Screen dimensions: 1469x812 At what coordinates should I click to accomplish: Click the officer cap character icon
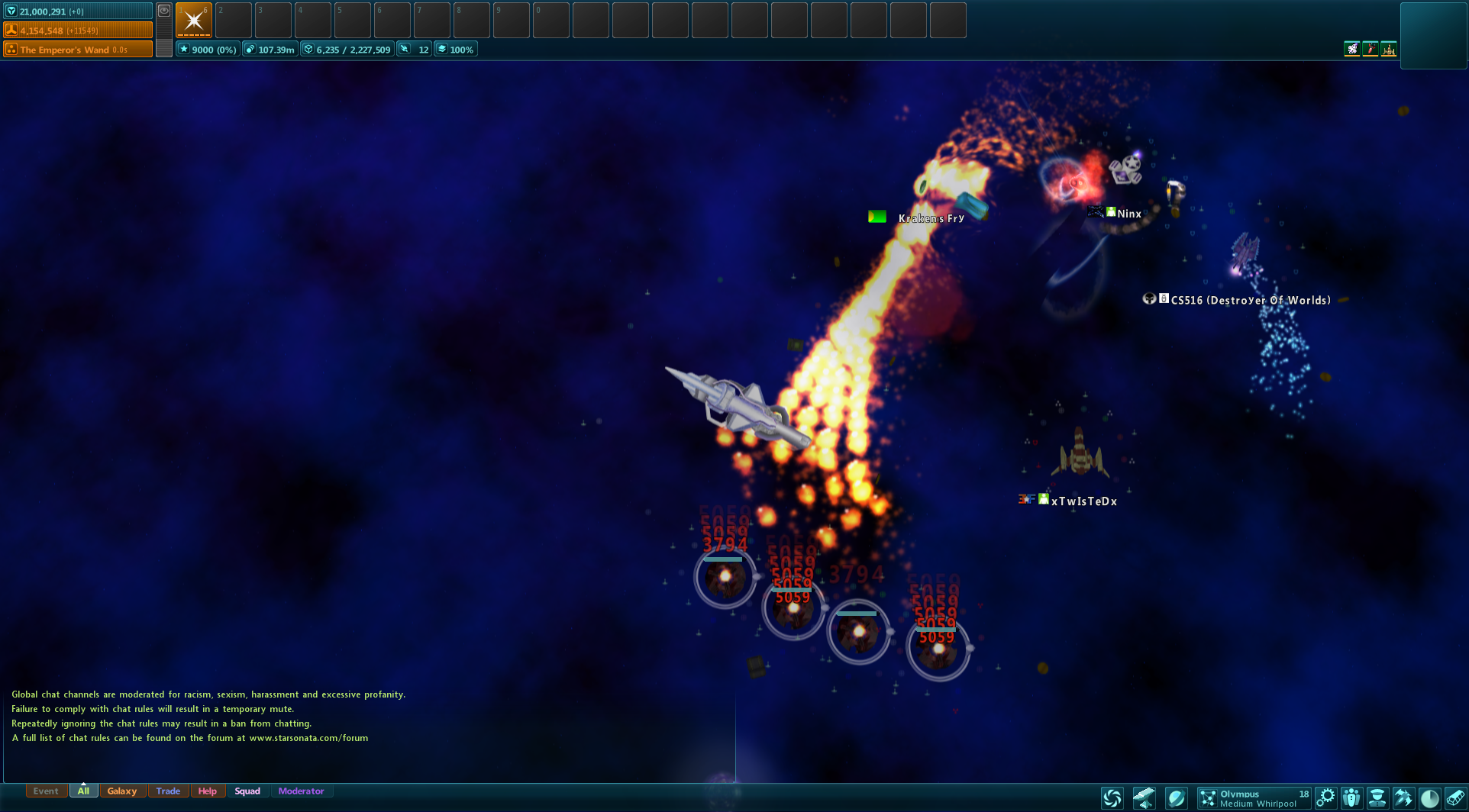click(1377, 798)
